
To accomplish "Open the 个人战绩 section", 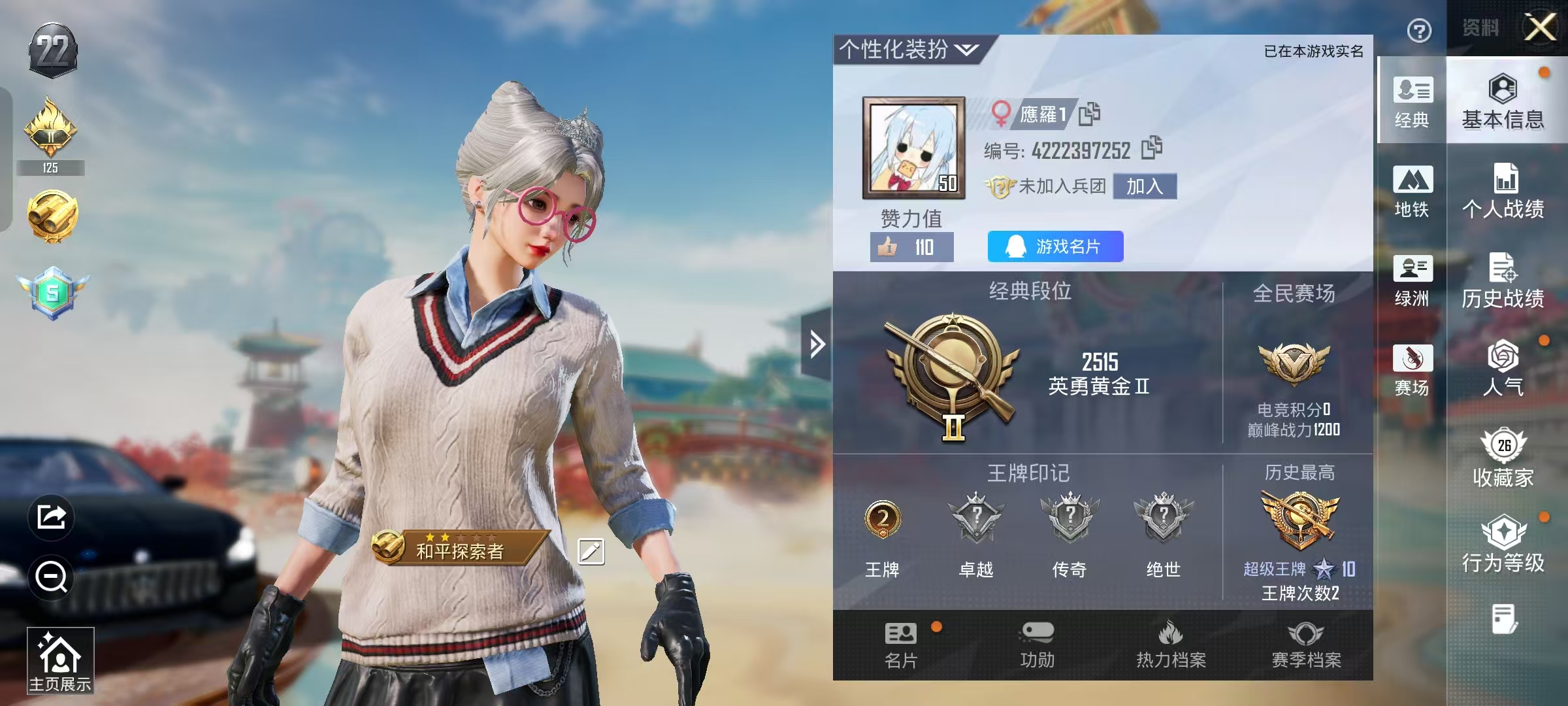I will [1503, 191].
